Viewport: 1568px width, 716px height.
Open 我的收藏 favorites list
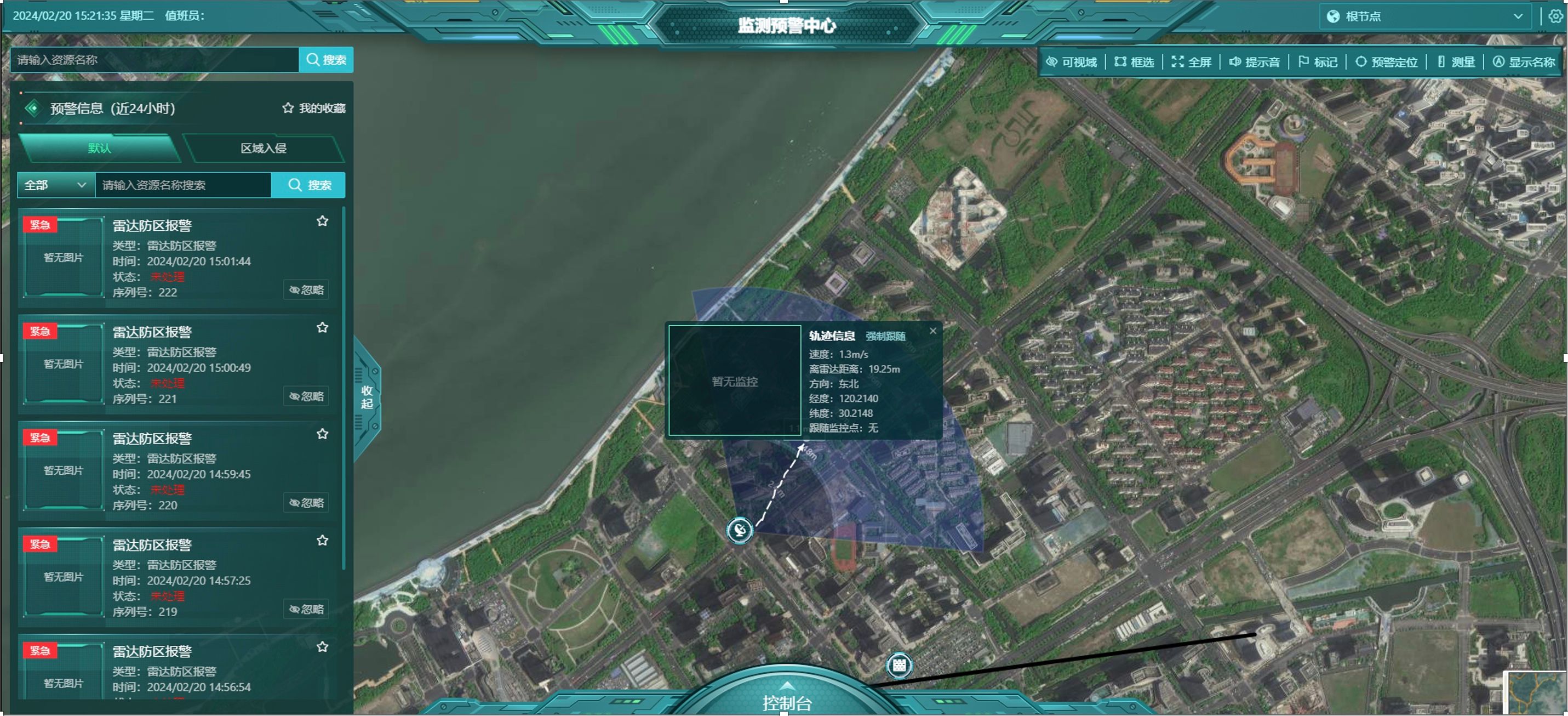tap(314, 109)
